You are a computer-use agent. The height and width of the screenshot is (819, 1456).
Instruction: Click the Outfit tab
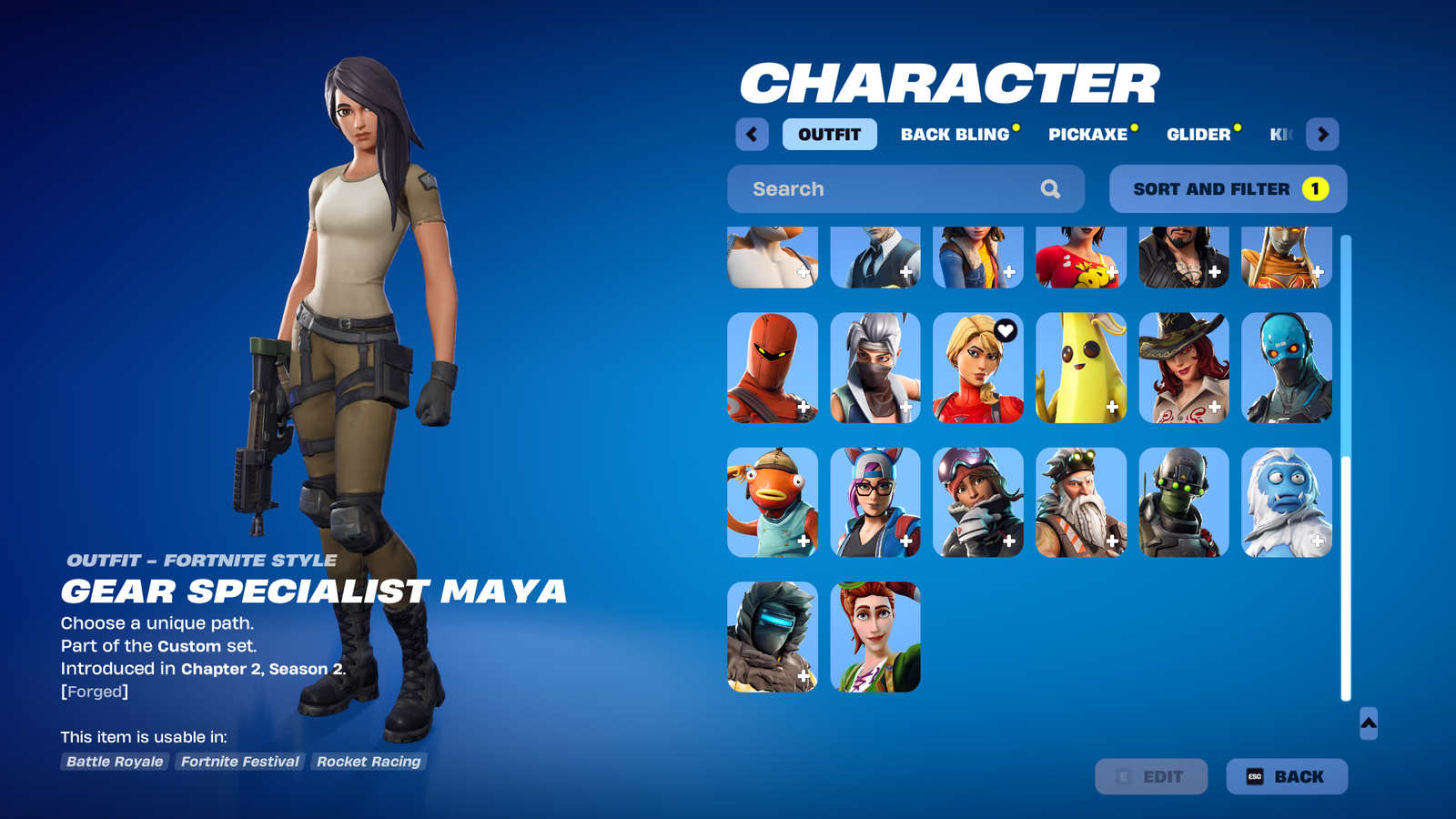829,135
